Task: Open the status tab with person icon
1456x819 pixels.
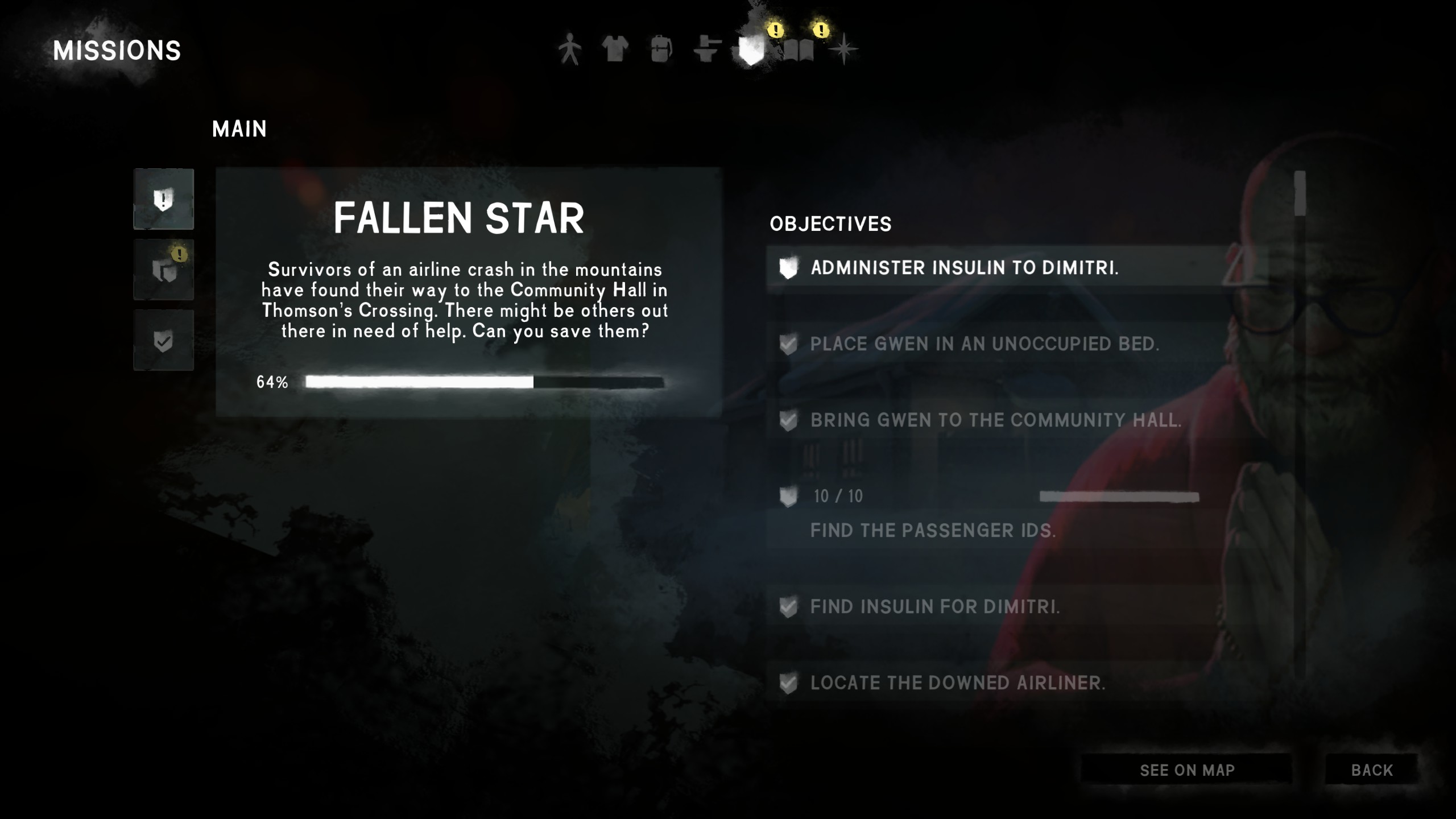Action: click(569, 49)
